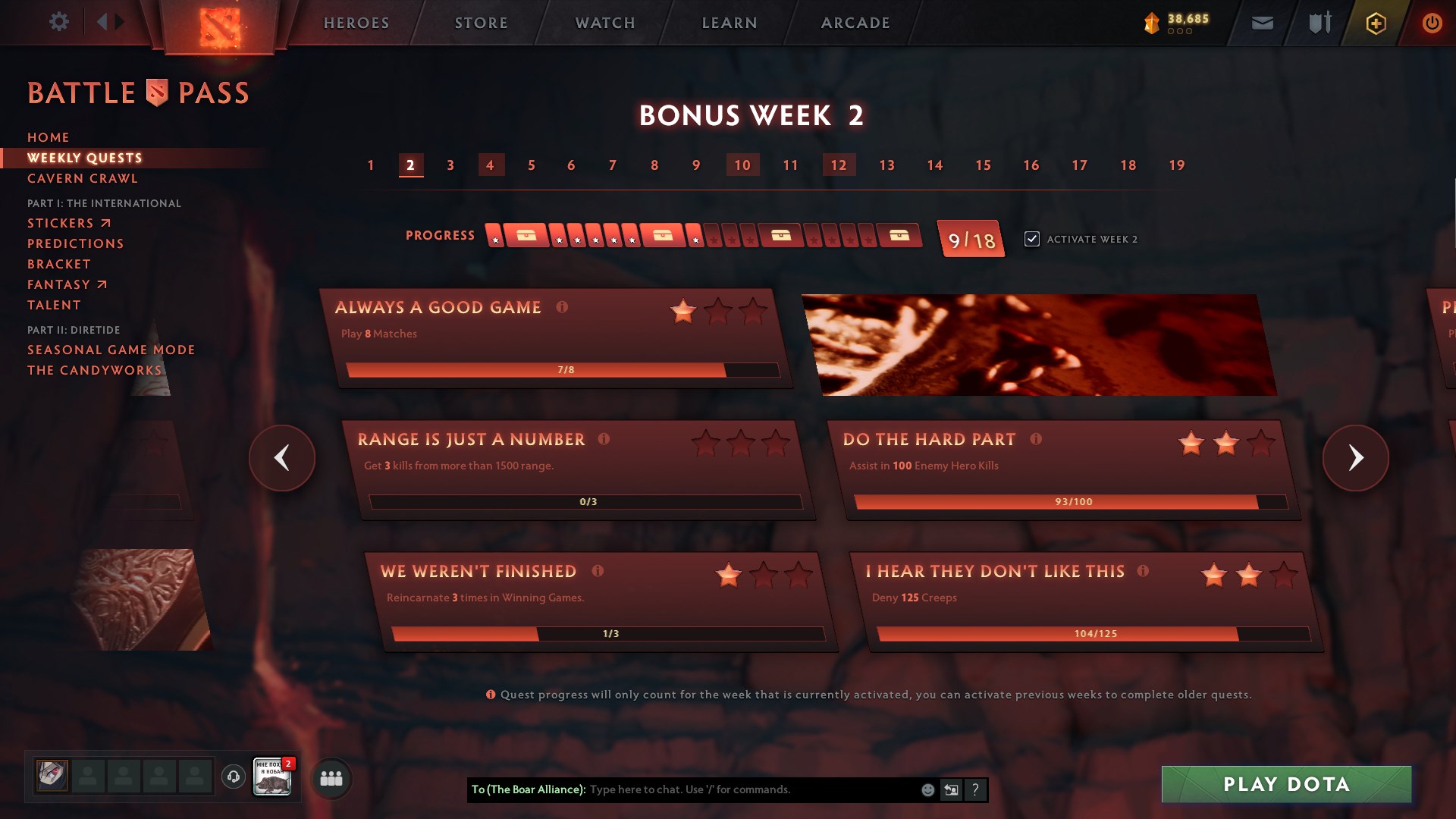Click the right arrow to view more quests
Image resolution: width=1456 pixels, height=819 pixels.
point(1355,458)
